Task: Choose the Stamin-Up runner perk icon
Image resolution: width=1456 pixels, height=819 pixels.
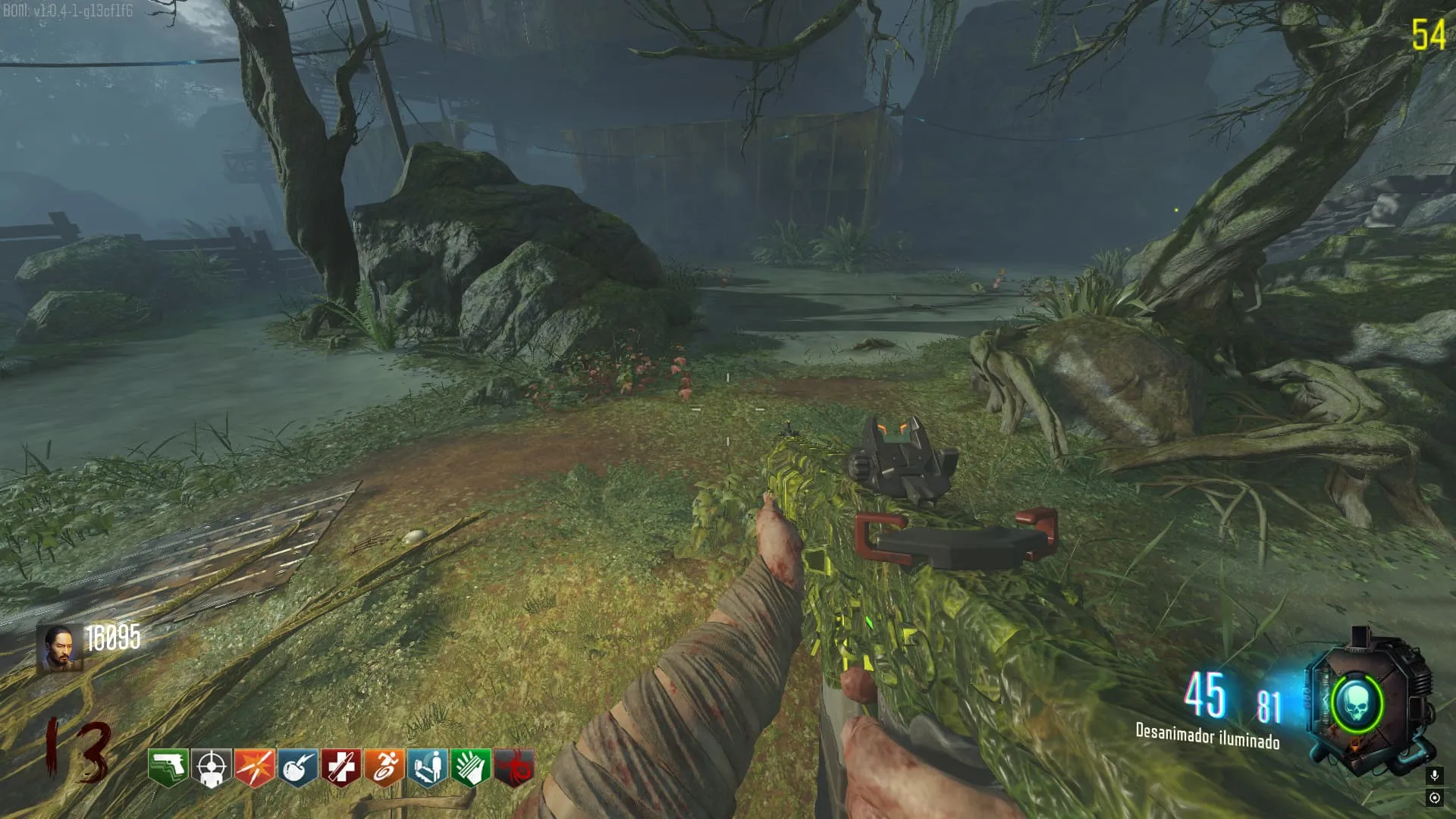Action: (384, 767)
